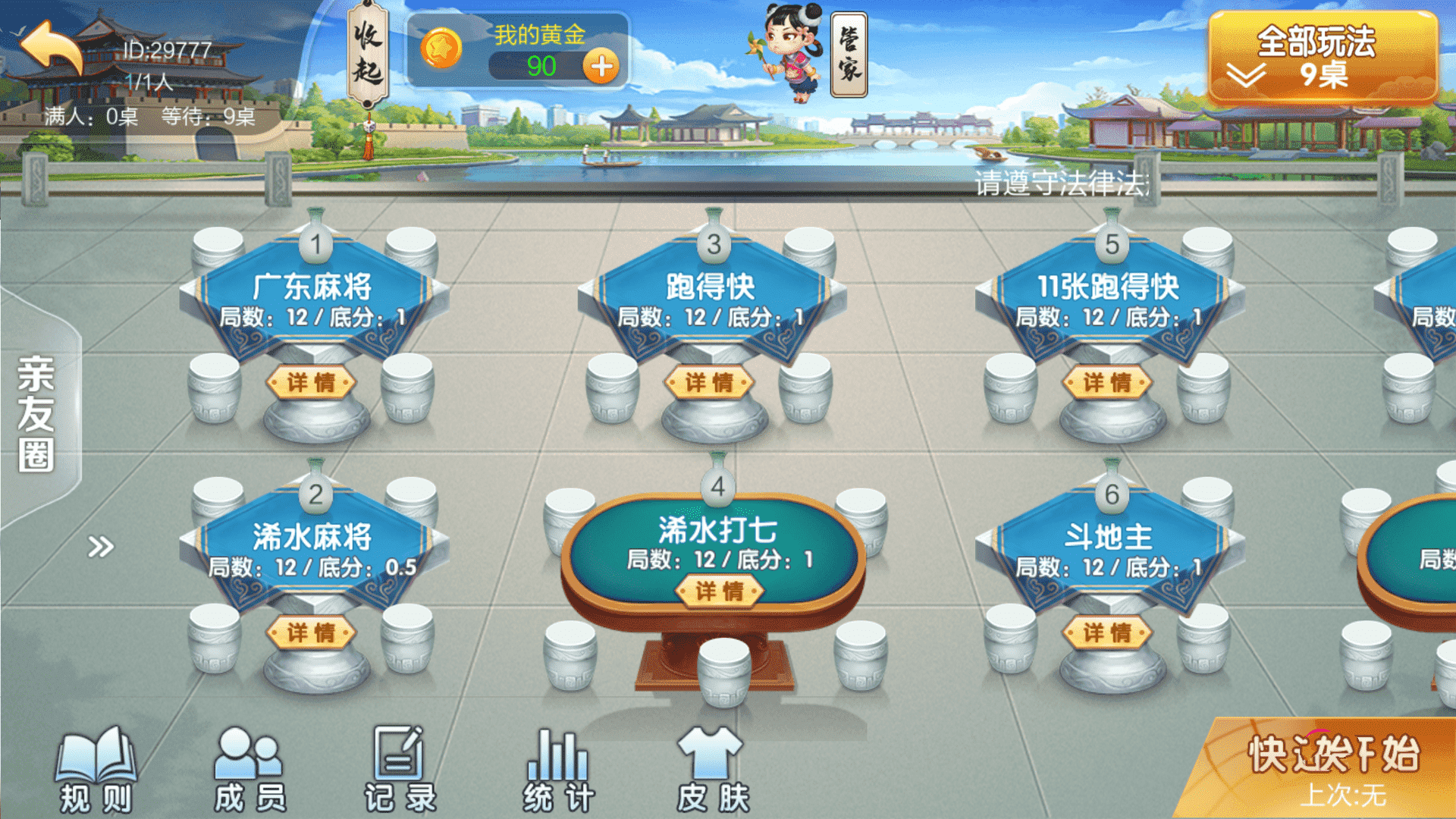Viewport: 1456px width, 819px height.
Task: Open the 统计 statistics chart
Action: pos(558,770)
